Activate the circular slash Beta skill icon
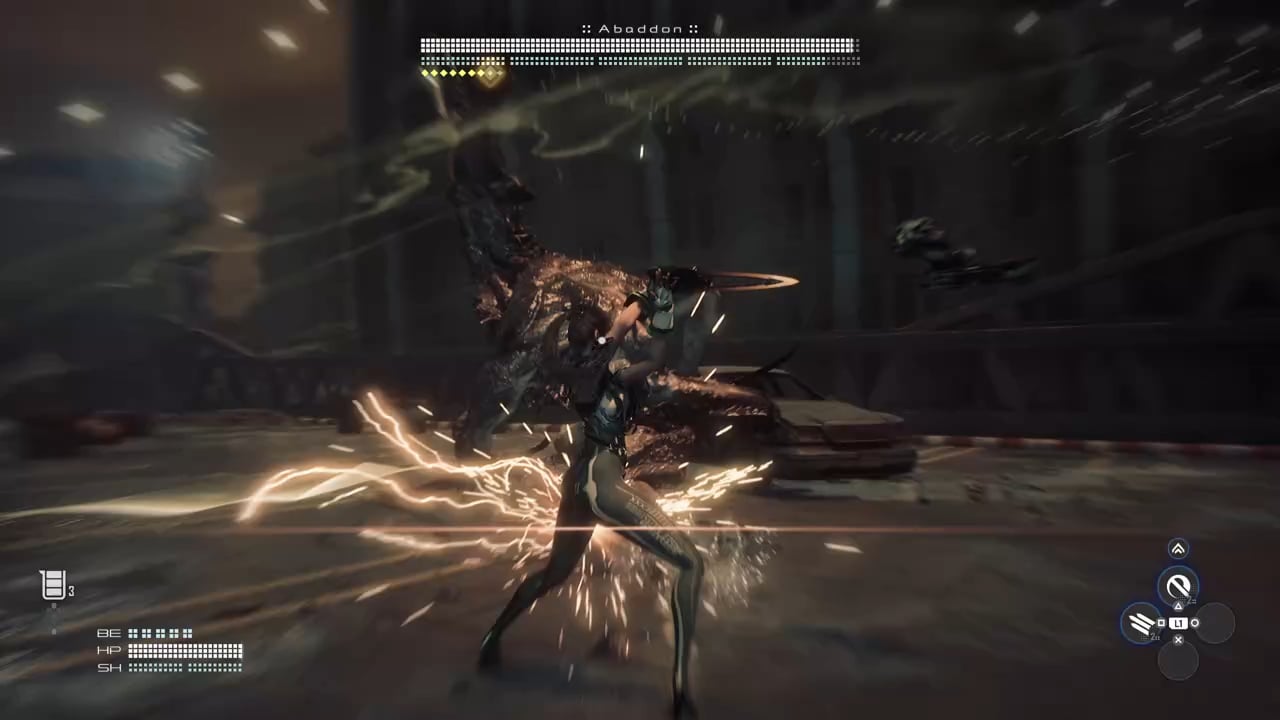The width and height of the screenshot is (1280, 720). pos(1177,586)
